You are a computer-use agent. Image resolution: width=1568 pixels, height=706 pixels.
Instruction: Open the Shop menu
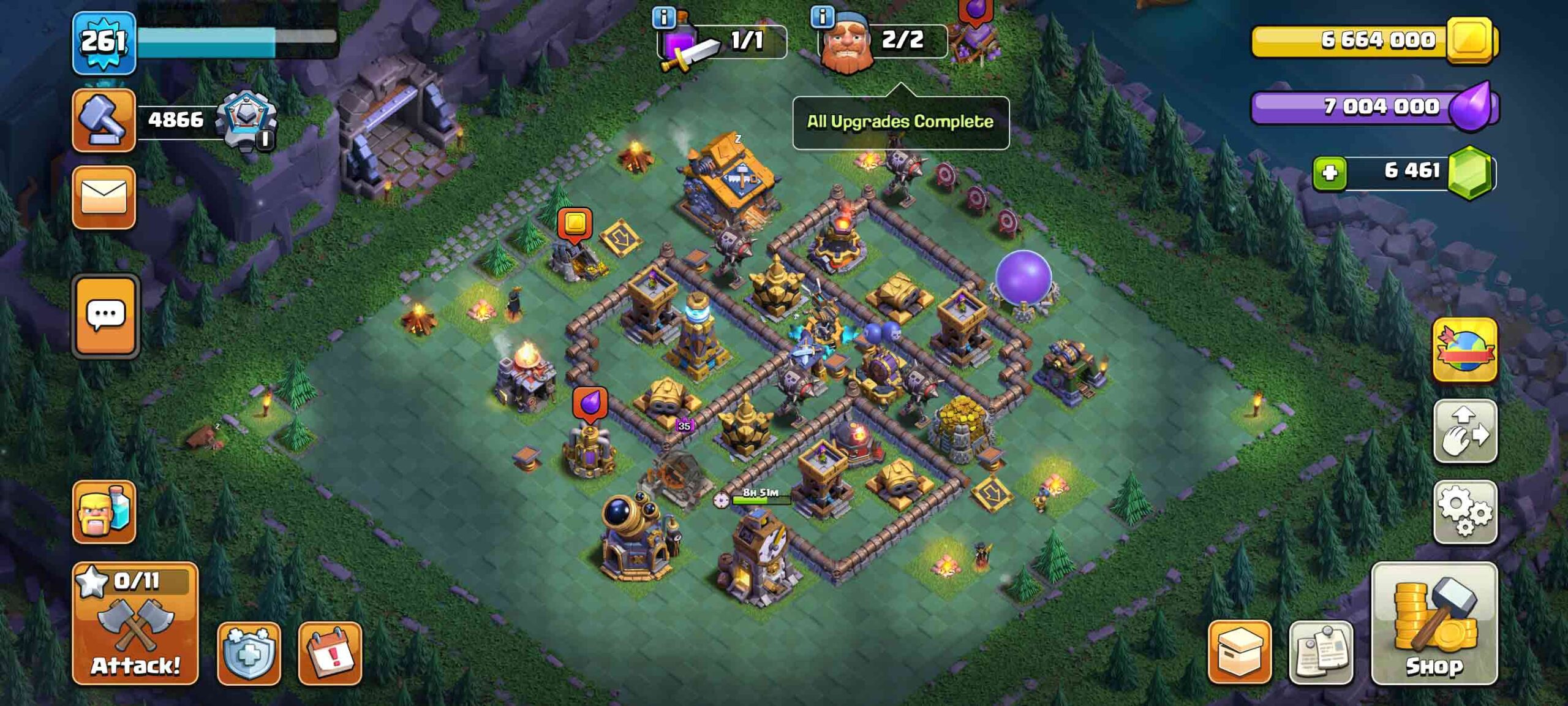tap(1434, 623)
